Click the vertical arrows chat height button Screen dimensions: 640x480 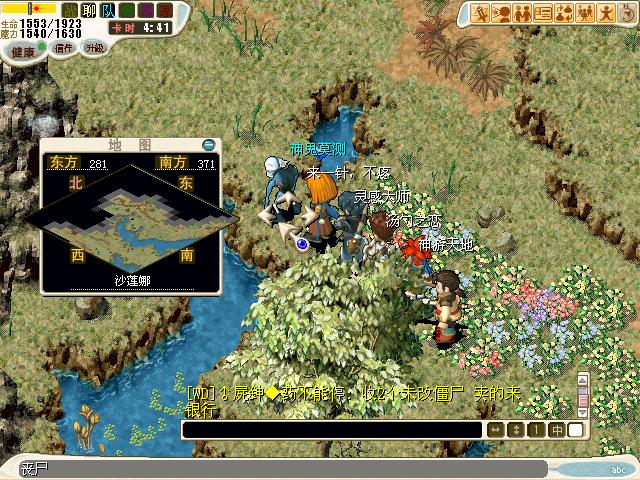(516, 430)
